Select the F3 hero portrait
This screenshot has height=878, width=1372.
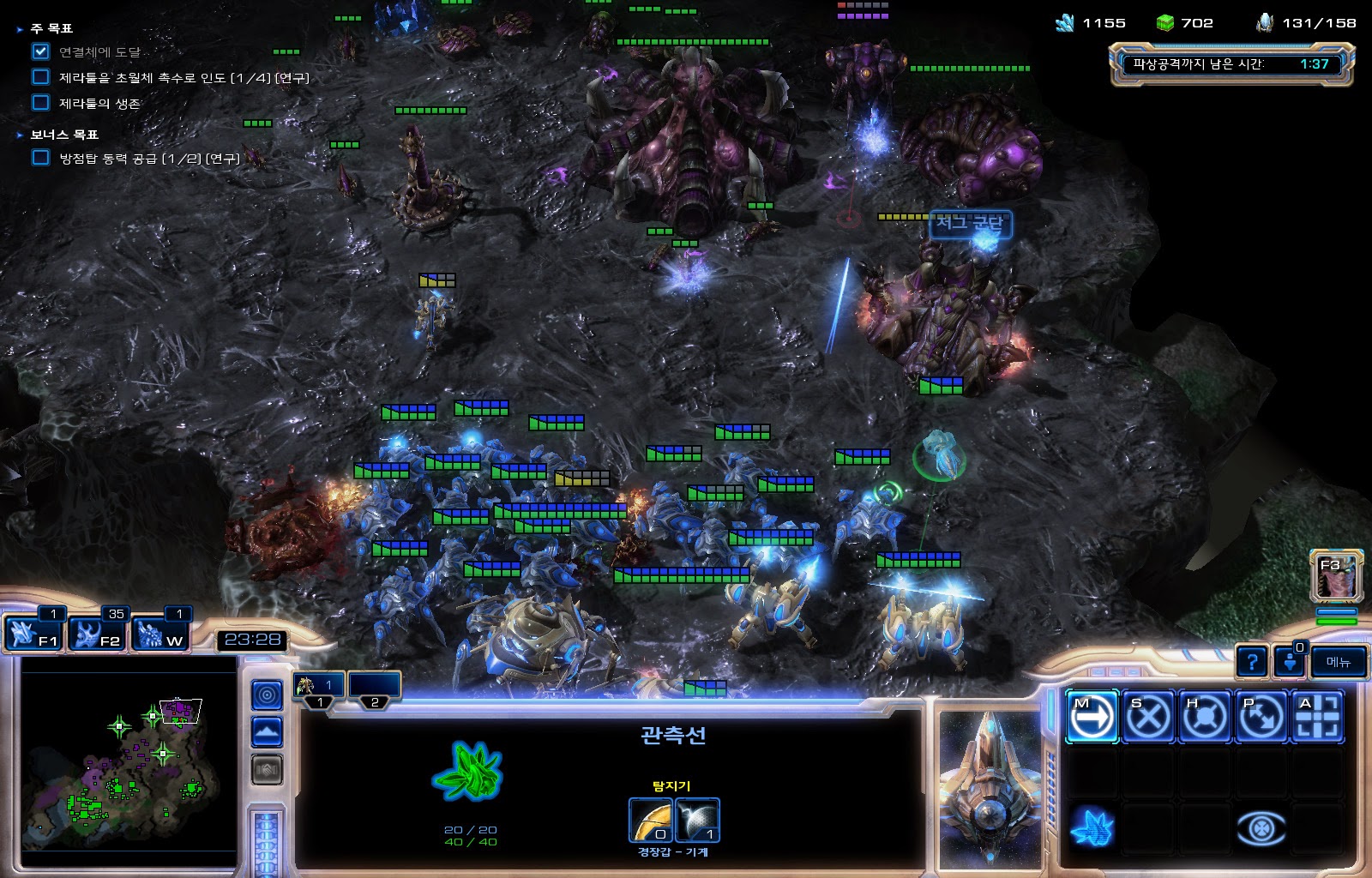[1336, 575]
